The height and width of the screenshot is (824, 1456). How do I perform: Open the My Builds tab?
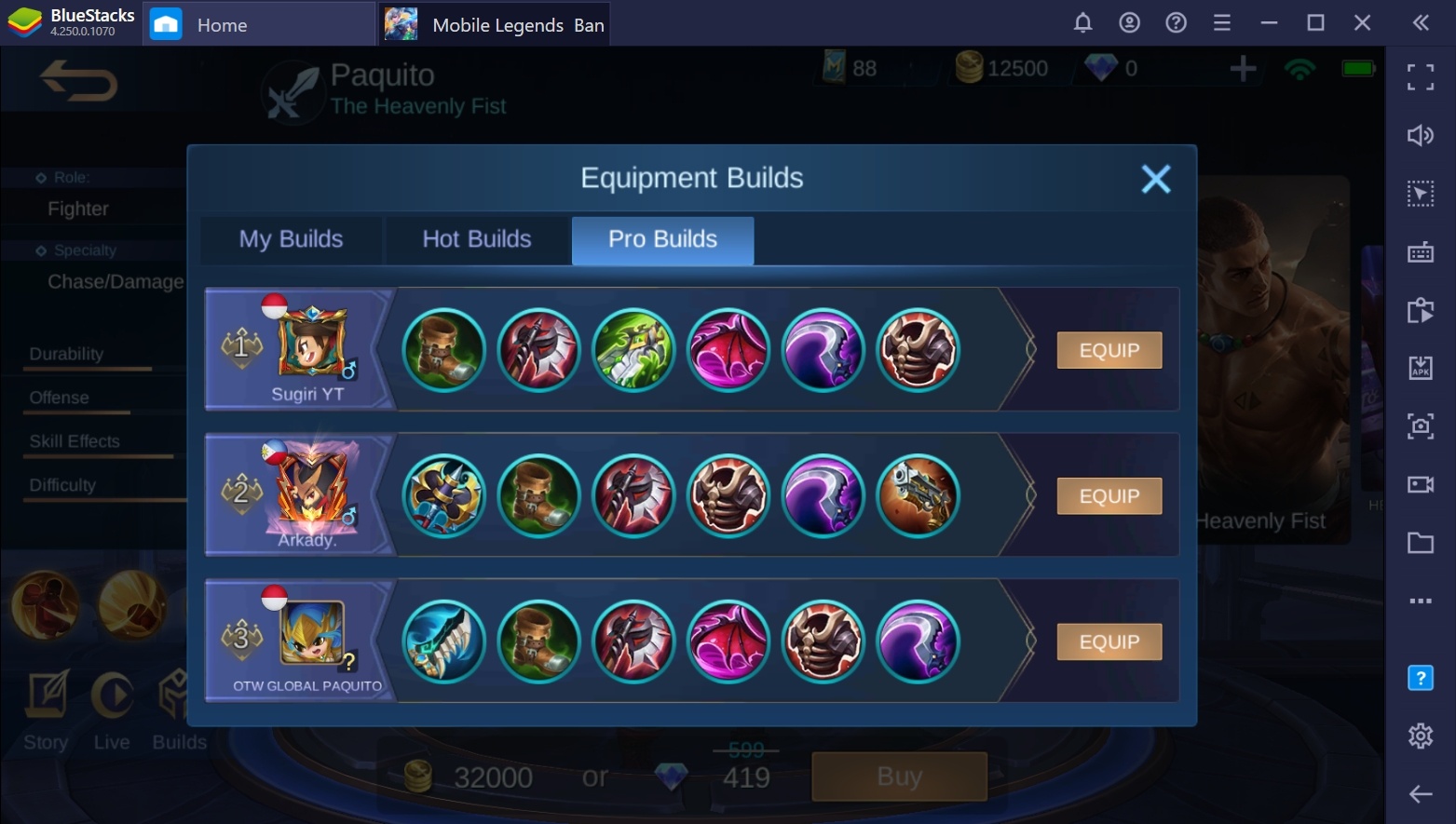pyautogui.click(x=290, y=239)
